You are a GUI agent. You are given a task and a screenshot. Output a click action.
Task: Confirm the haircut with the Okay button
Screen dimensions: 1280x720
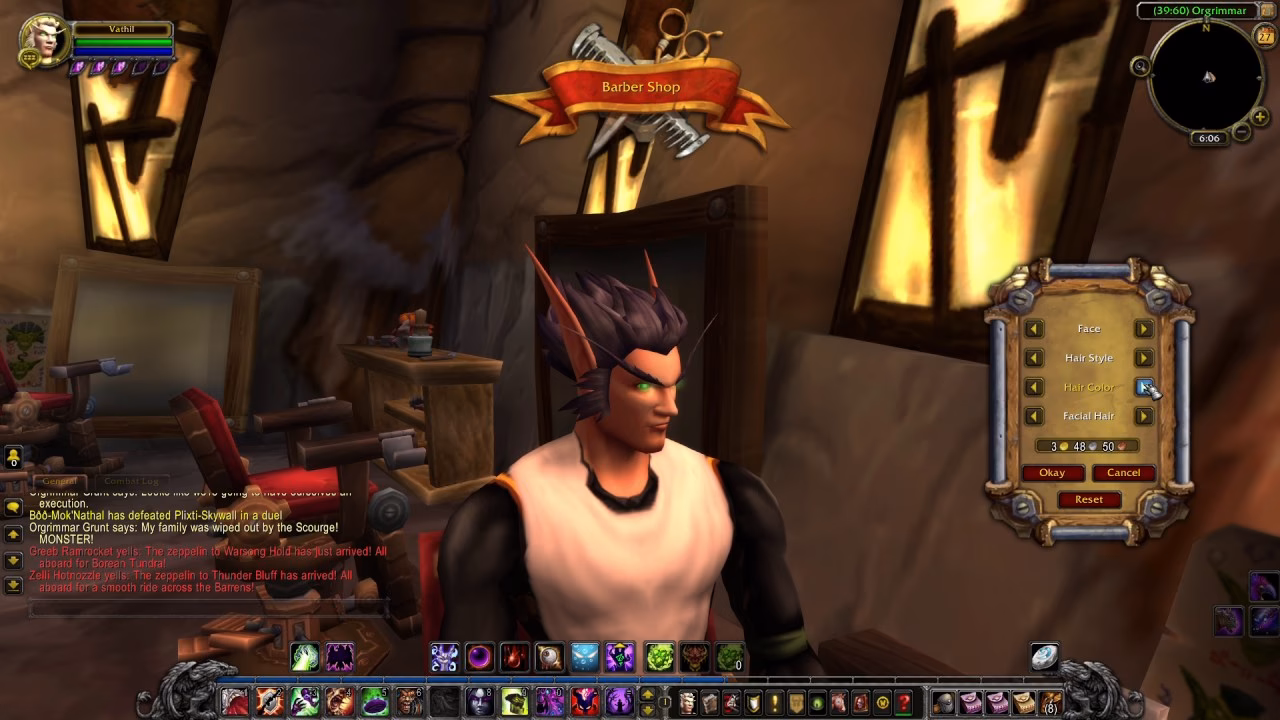(x=1053, y=473)
